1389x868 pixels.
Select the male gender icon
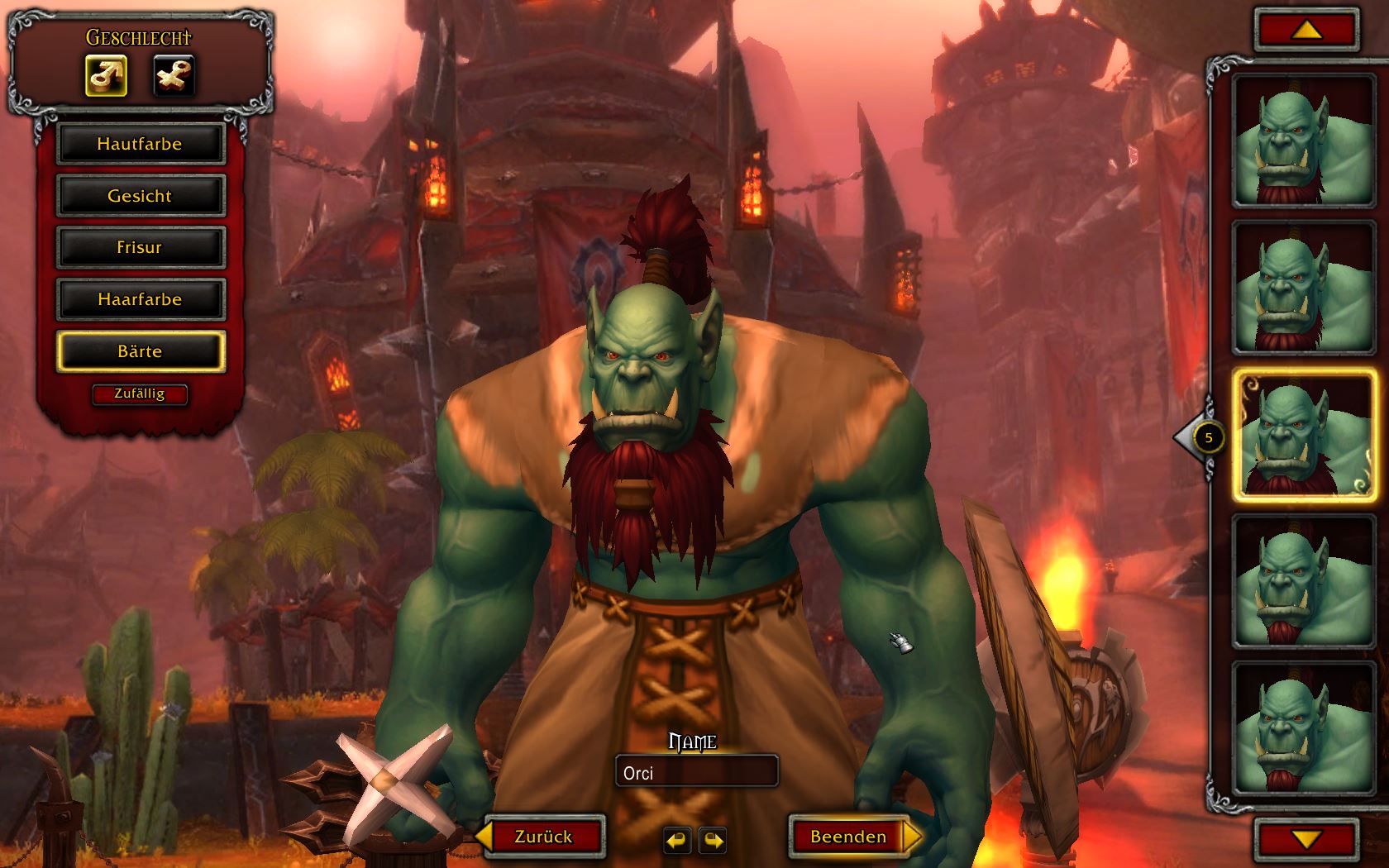tap(106, 76)
